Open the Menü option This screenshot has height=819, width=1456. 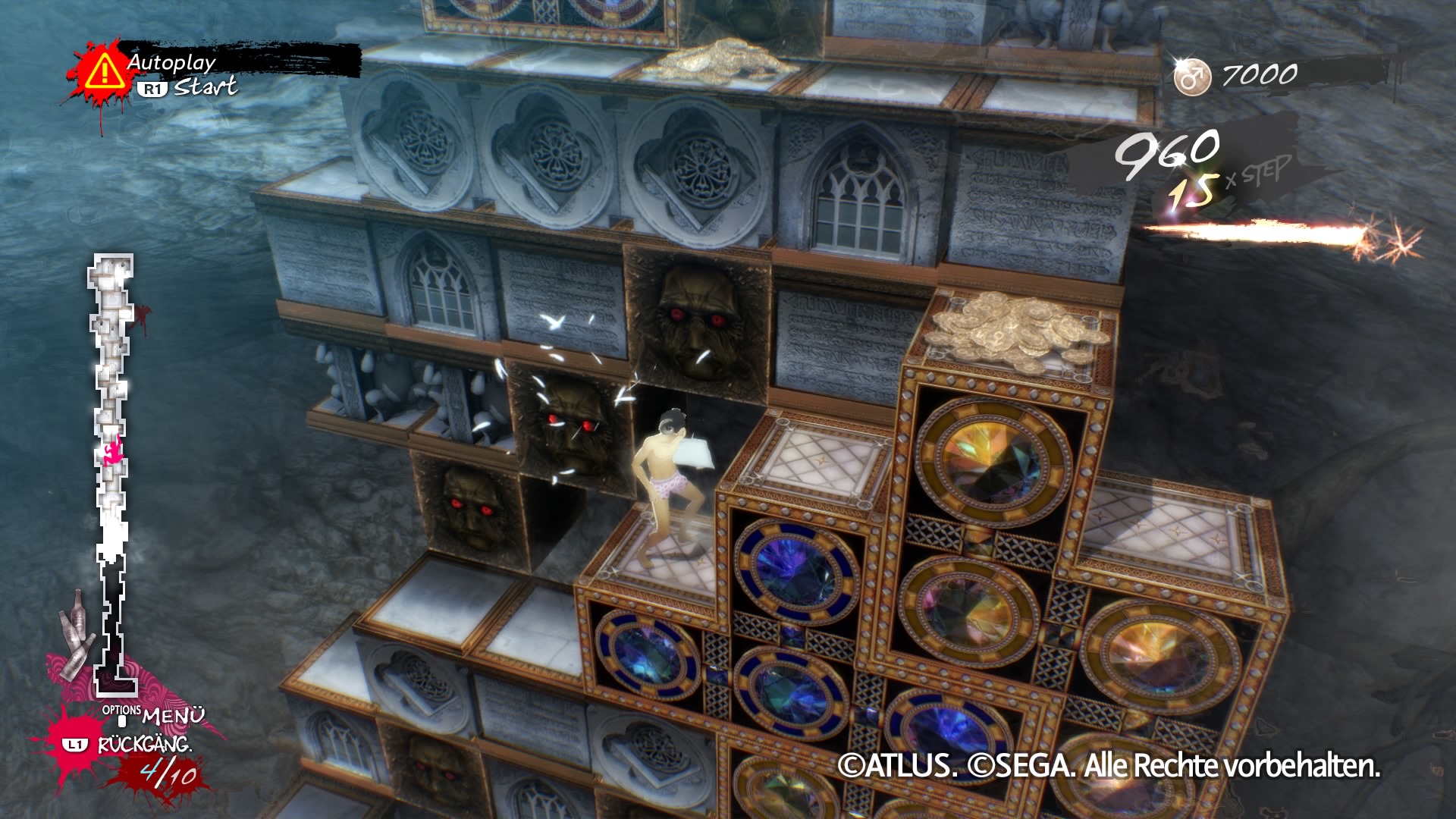(172, 715)
